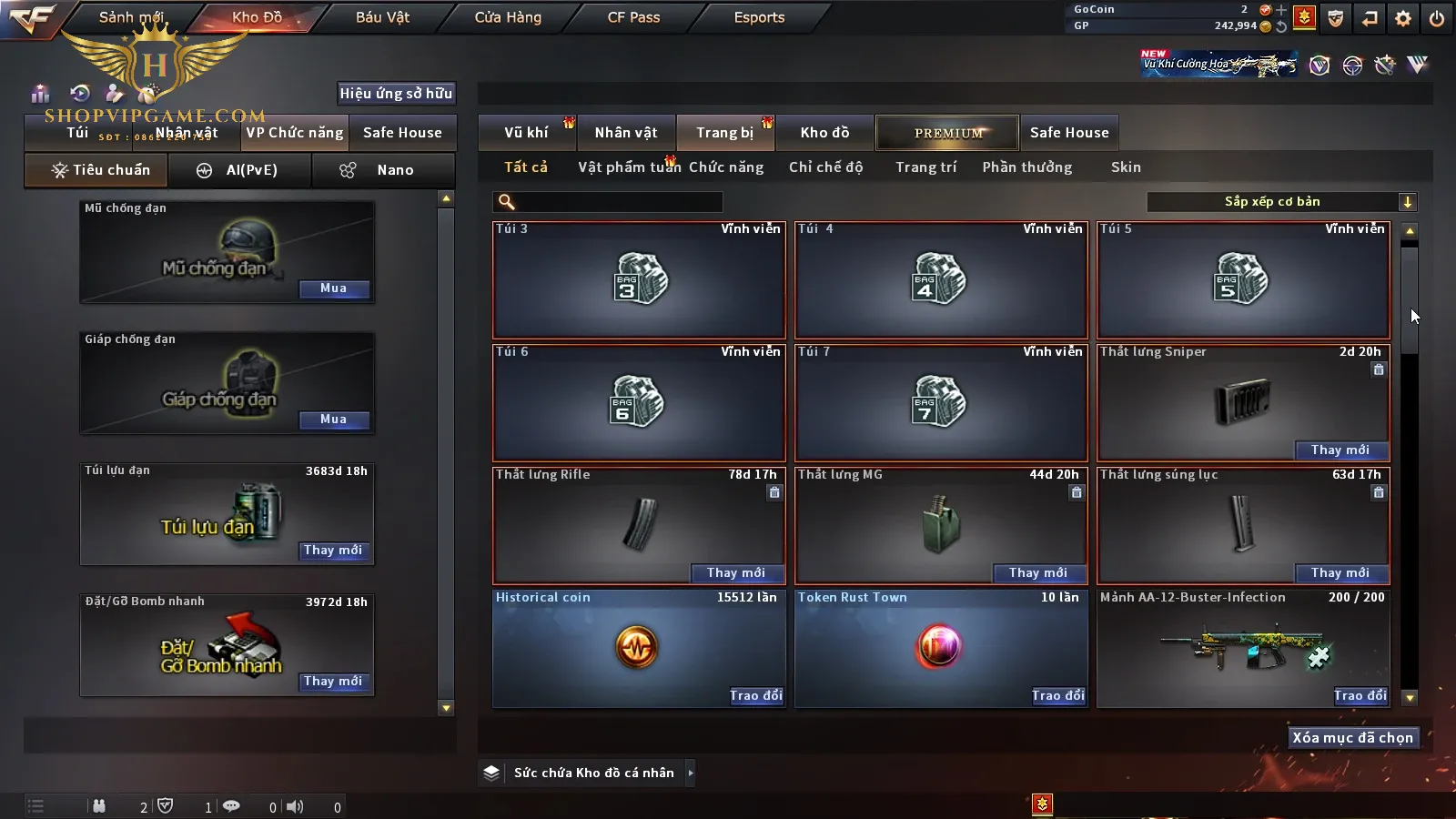The width and height of the screenshot is (1456, 819).
Task: Renew the Thắt lưng Sniper item
Action: 1340,450
